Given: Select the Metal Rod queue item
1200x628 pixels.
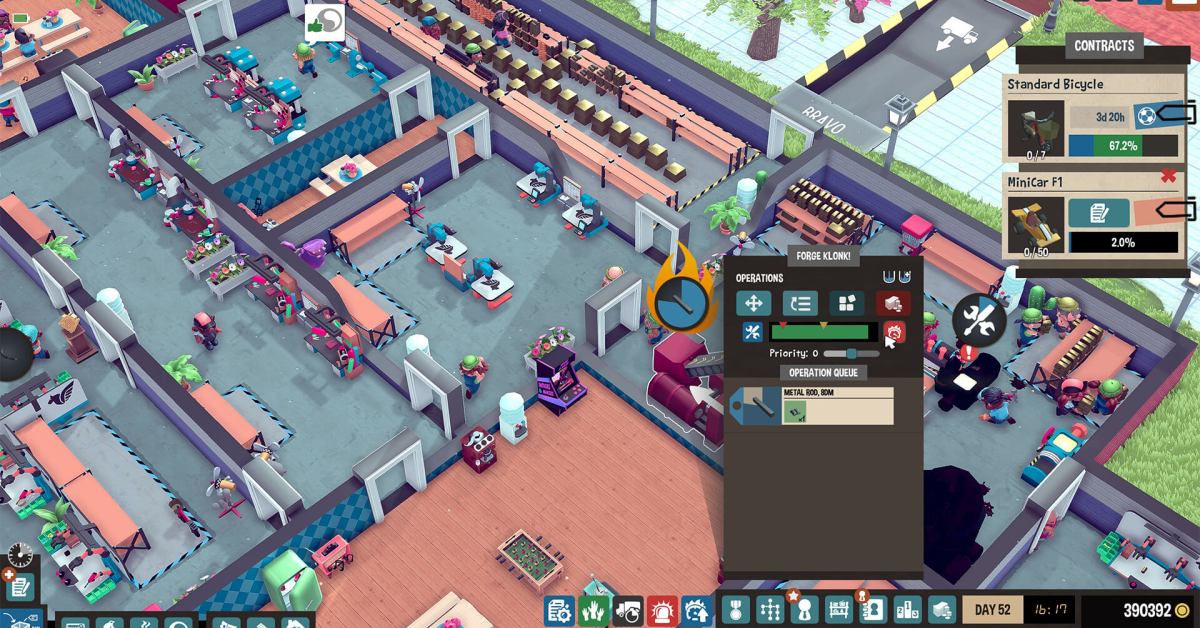Looking at the screenshot, I should (811, 406).
